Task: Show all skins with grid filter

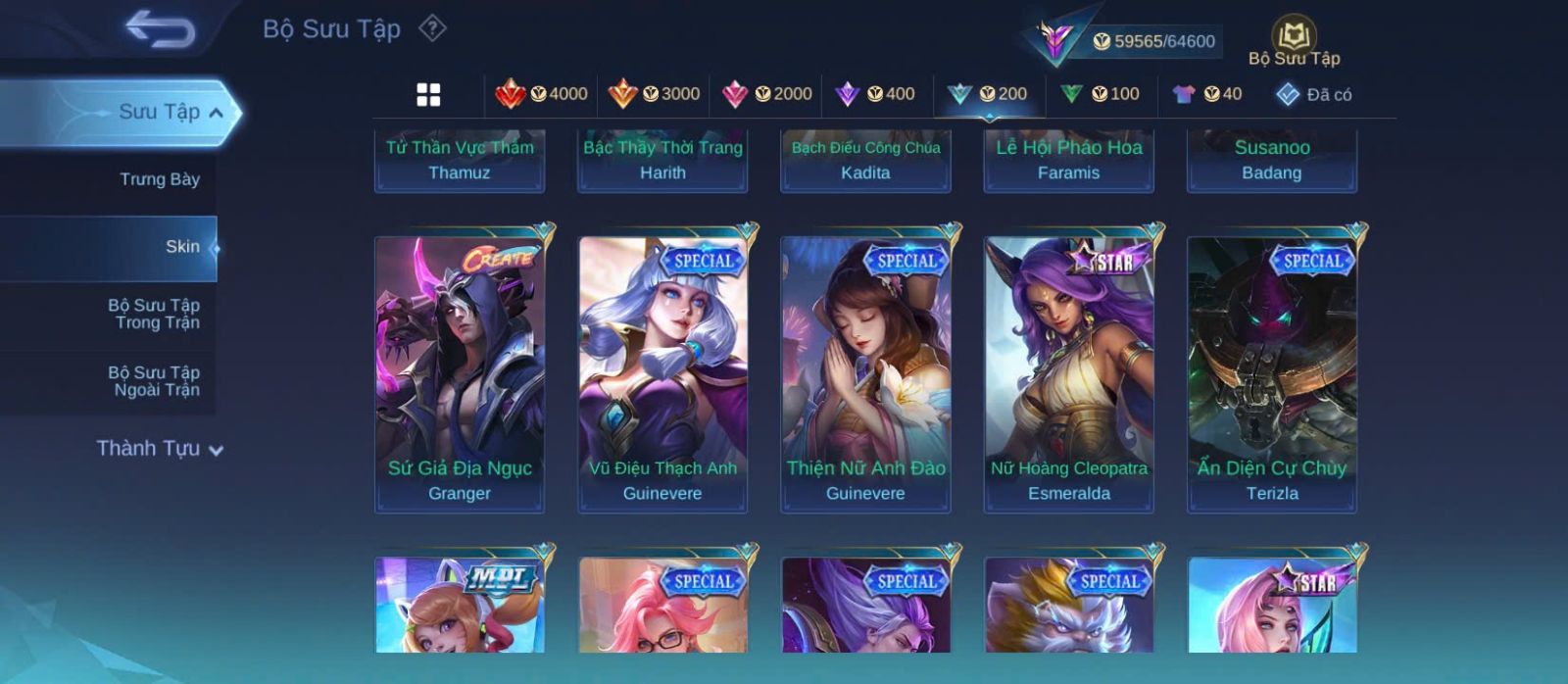Action: [x=428, y=94]
